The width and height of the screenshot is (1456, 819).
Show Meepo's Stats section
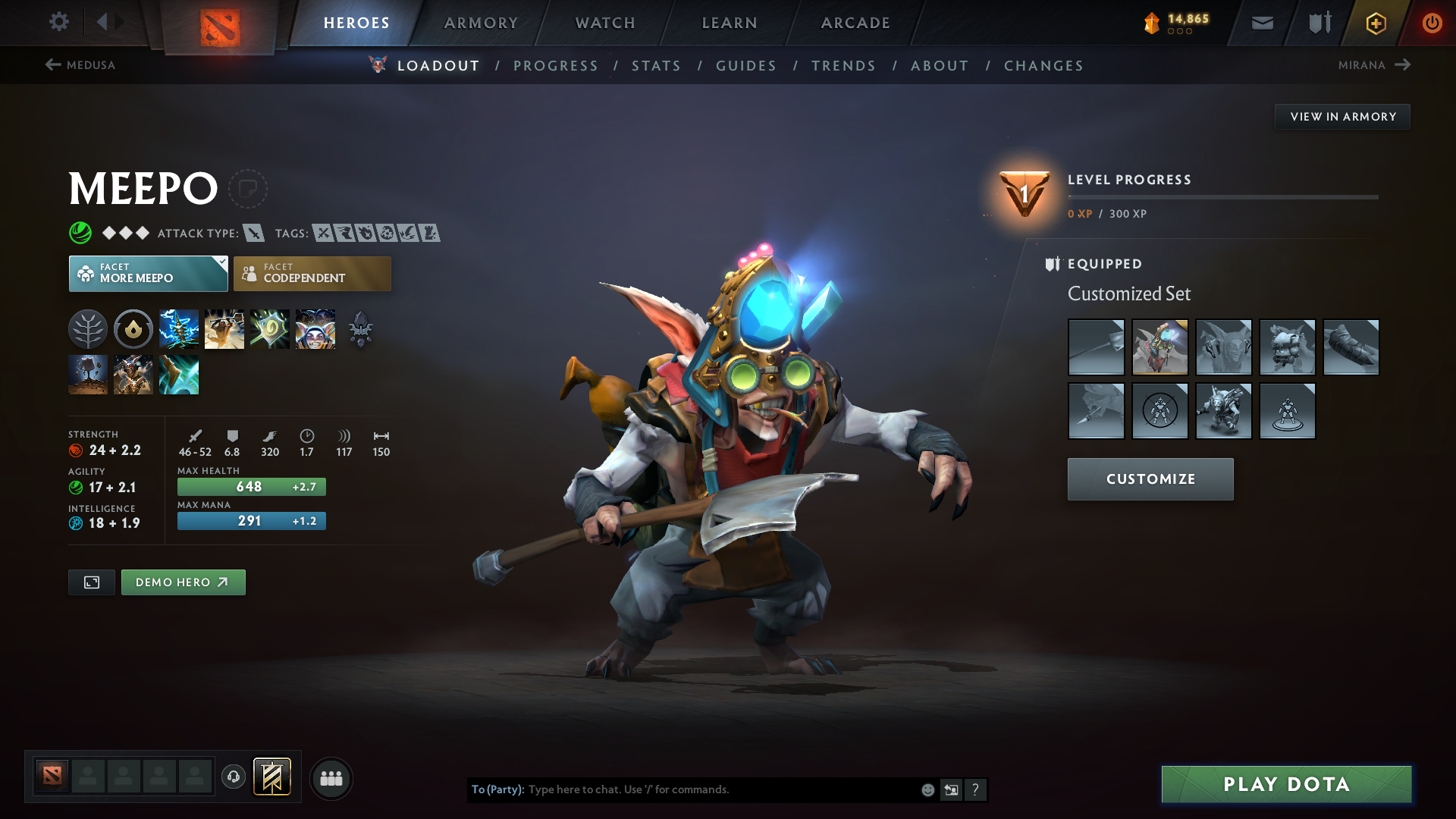[656, 66]
